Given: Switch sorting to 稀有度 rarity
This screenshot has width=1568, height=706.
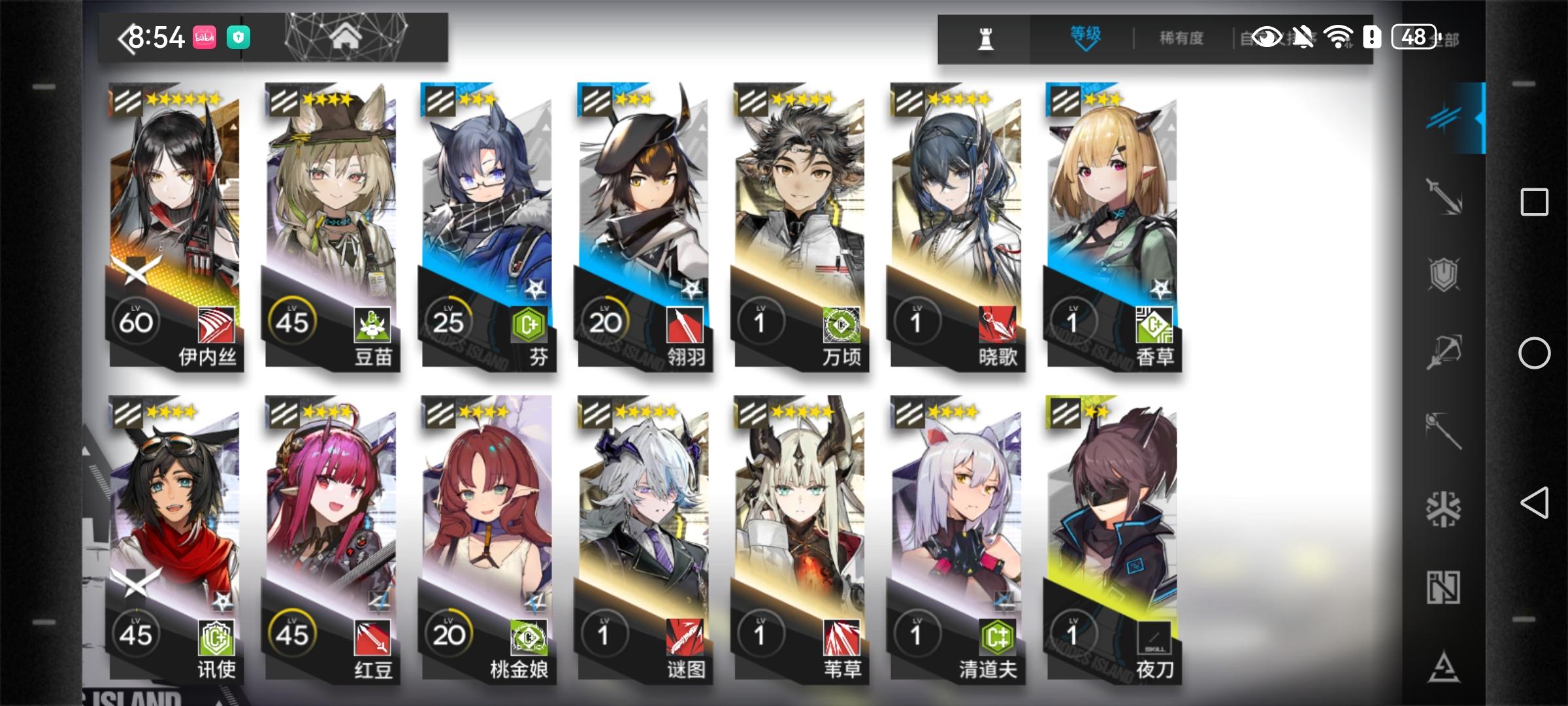Looking at the screenshot, I should (1181, 37).
